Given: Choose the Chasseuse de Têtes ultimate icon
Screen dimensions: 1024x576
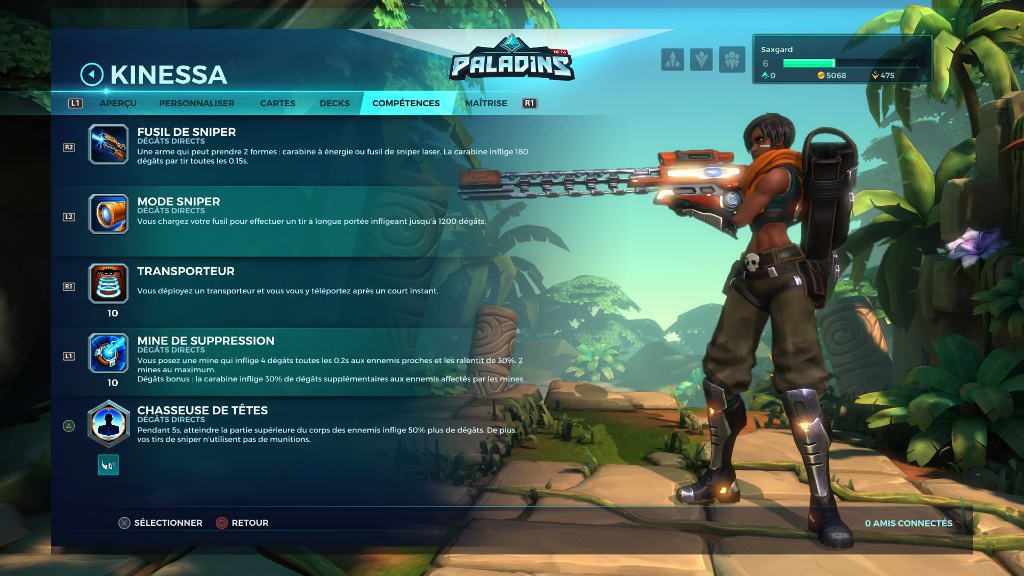Looking at the screenshot, I should [108, 423].
